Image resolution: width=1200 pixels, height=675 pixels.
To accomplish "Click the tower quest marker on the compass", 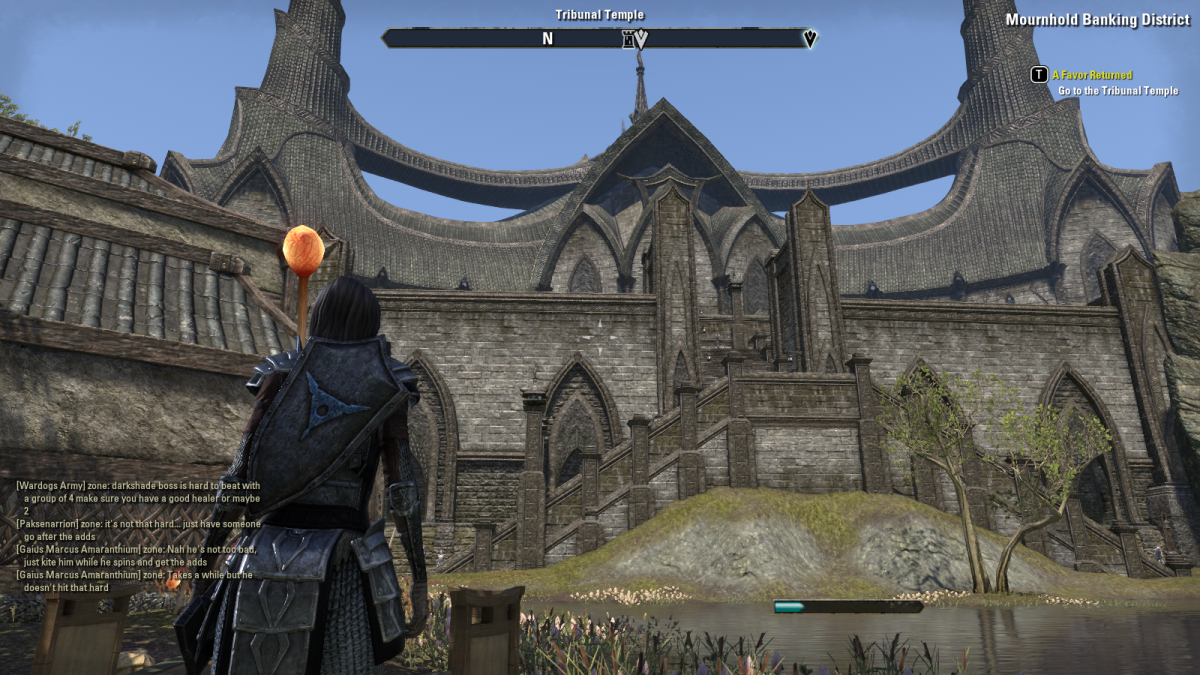I will 629,39.
